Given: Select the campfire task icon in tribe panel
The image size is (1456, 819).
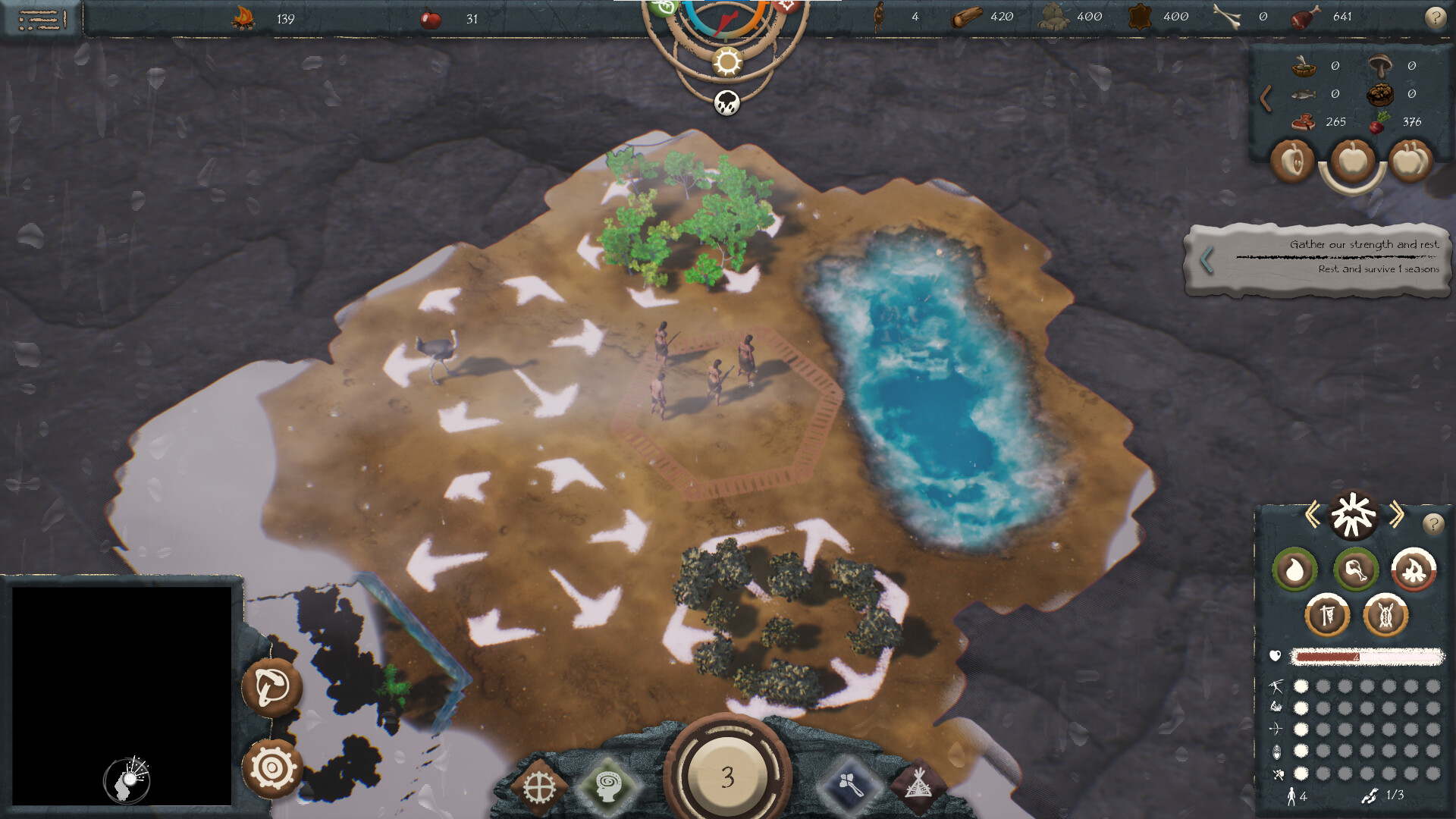Looking at the screenshot, I should pyautogui.click(x=1413, y=568).
